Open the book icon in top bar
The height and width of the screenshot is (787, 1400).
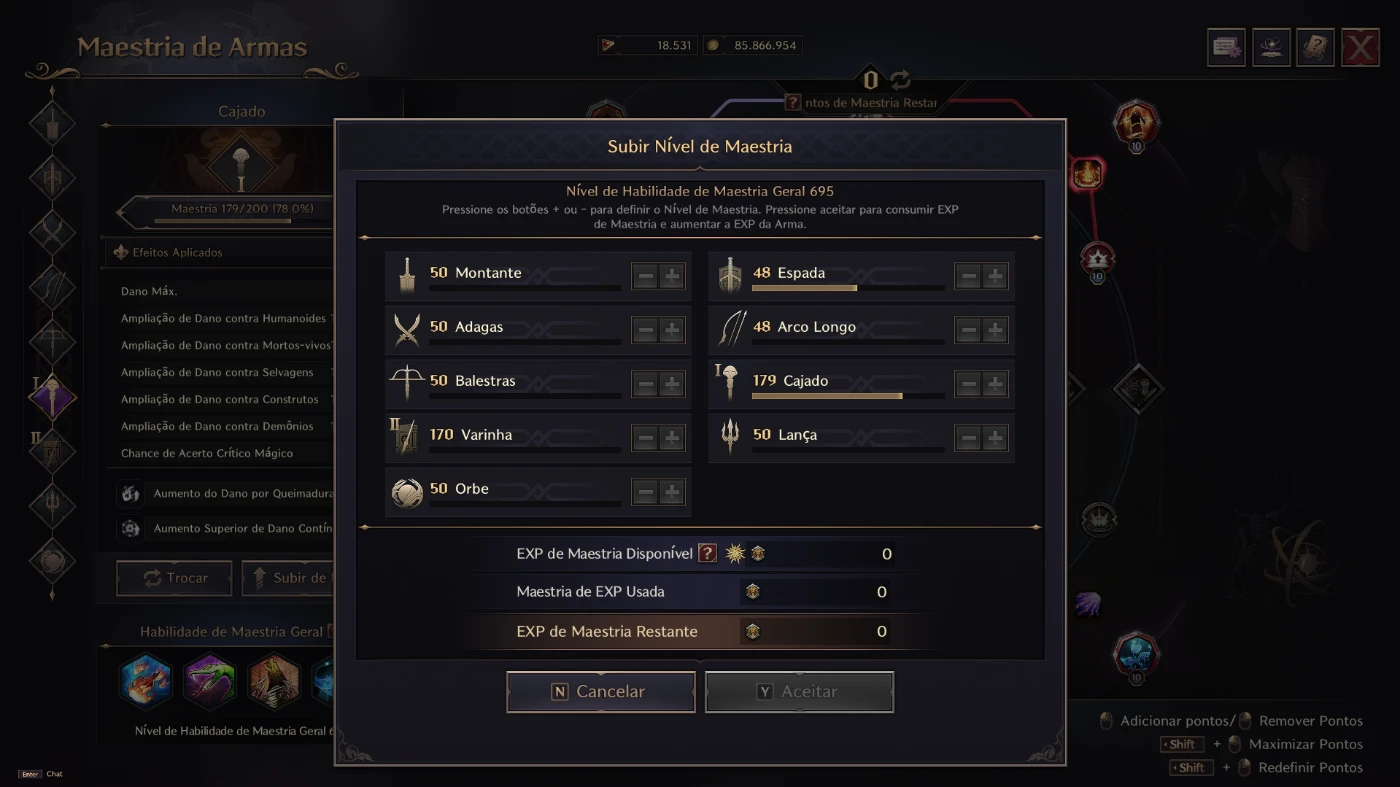pyautogui.click(x=1315, y=48)
